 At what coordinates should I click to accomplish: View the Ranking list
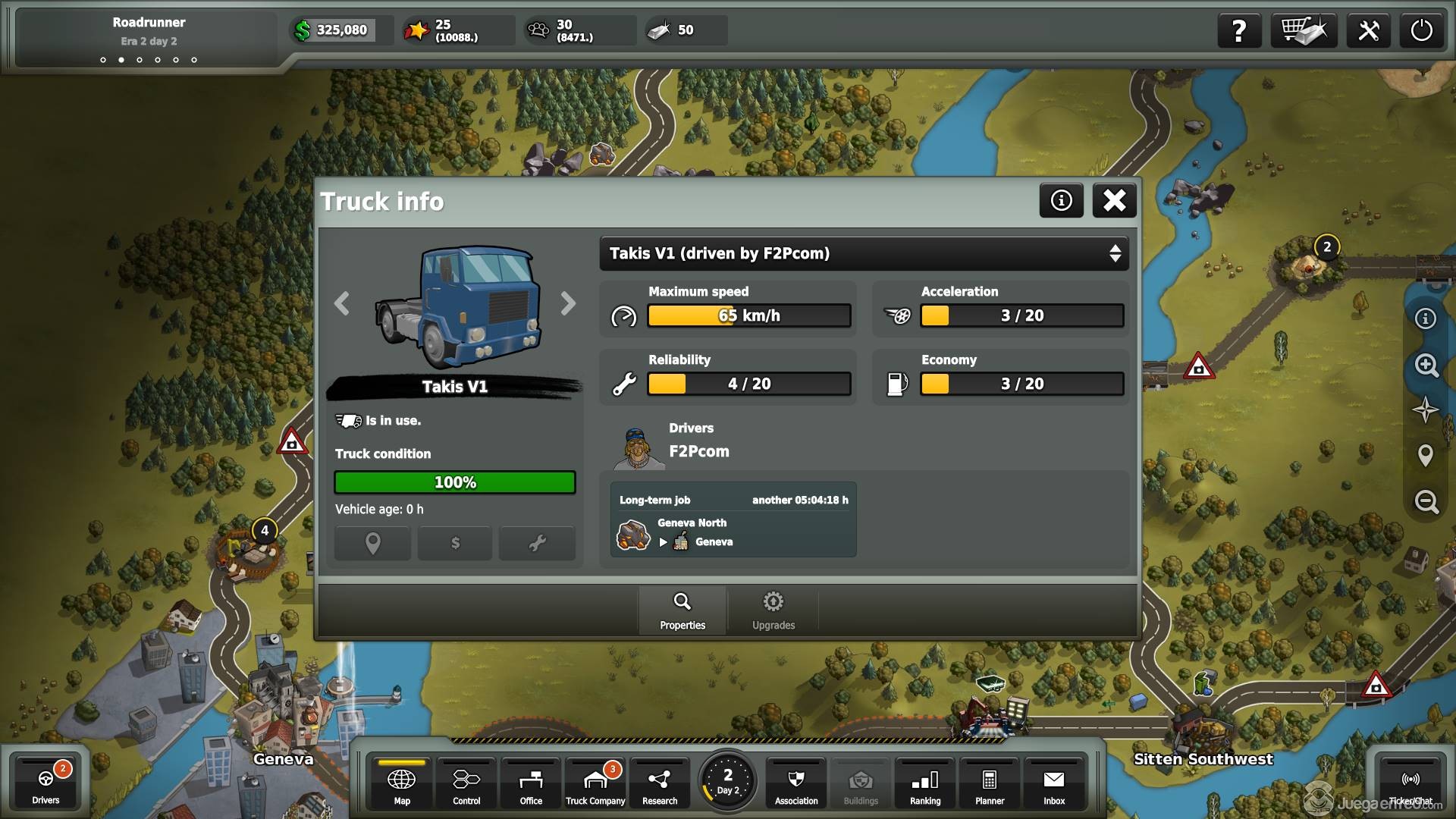pos(925,785)
